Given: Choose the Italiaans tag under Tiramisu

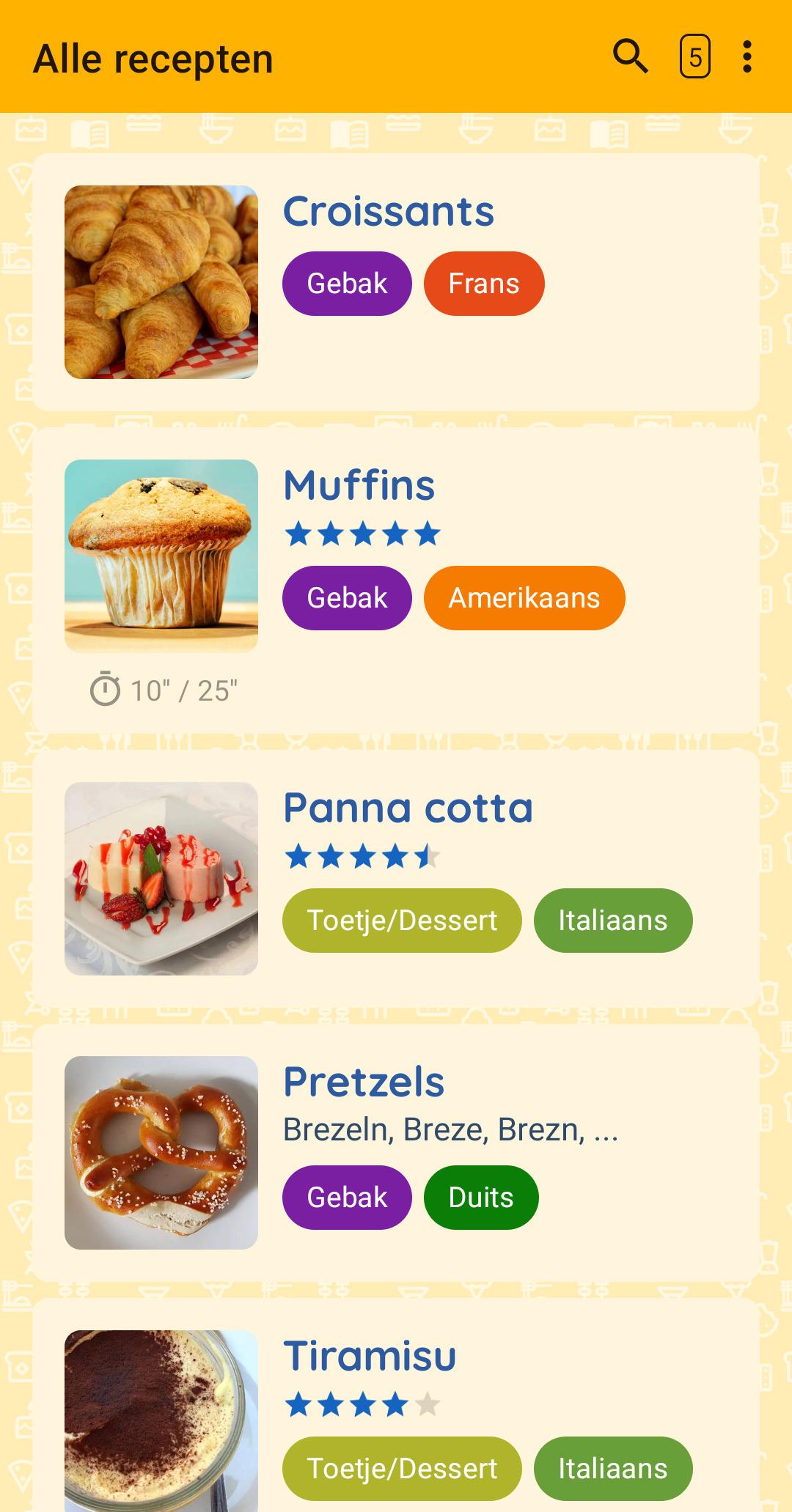Looking at the screenshot, I should [612, 1469].
